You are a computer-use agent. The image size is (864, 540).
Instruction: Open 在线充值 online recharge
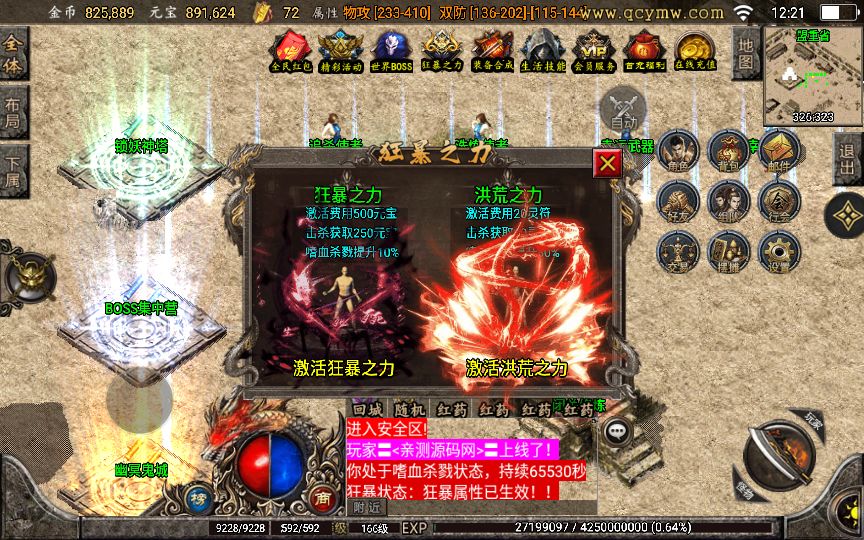coord(694,49)
